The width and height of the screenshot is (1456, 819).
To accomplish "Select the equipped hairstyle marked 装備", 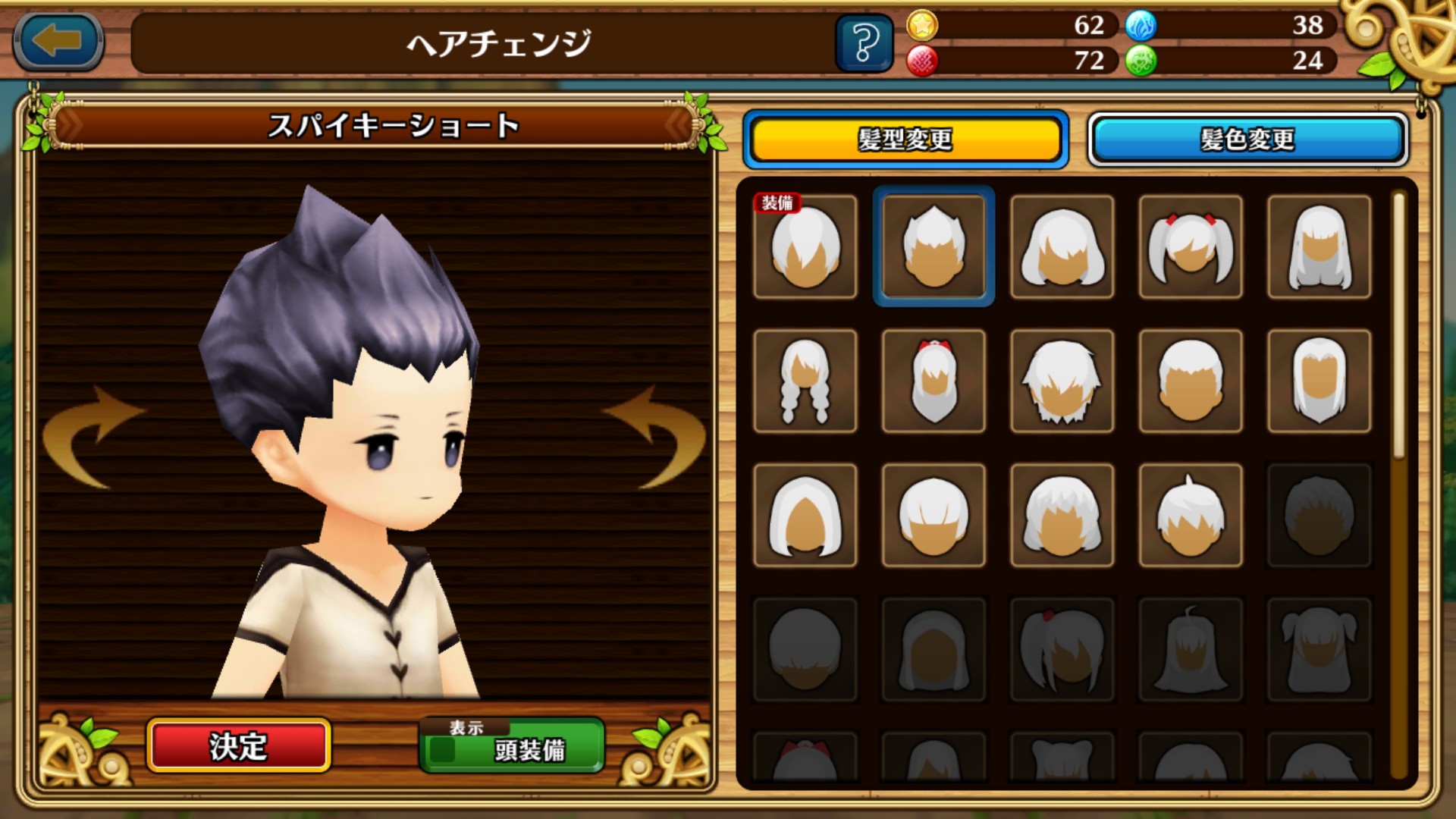I will pyautogui.click(x=805, y=247).
